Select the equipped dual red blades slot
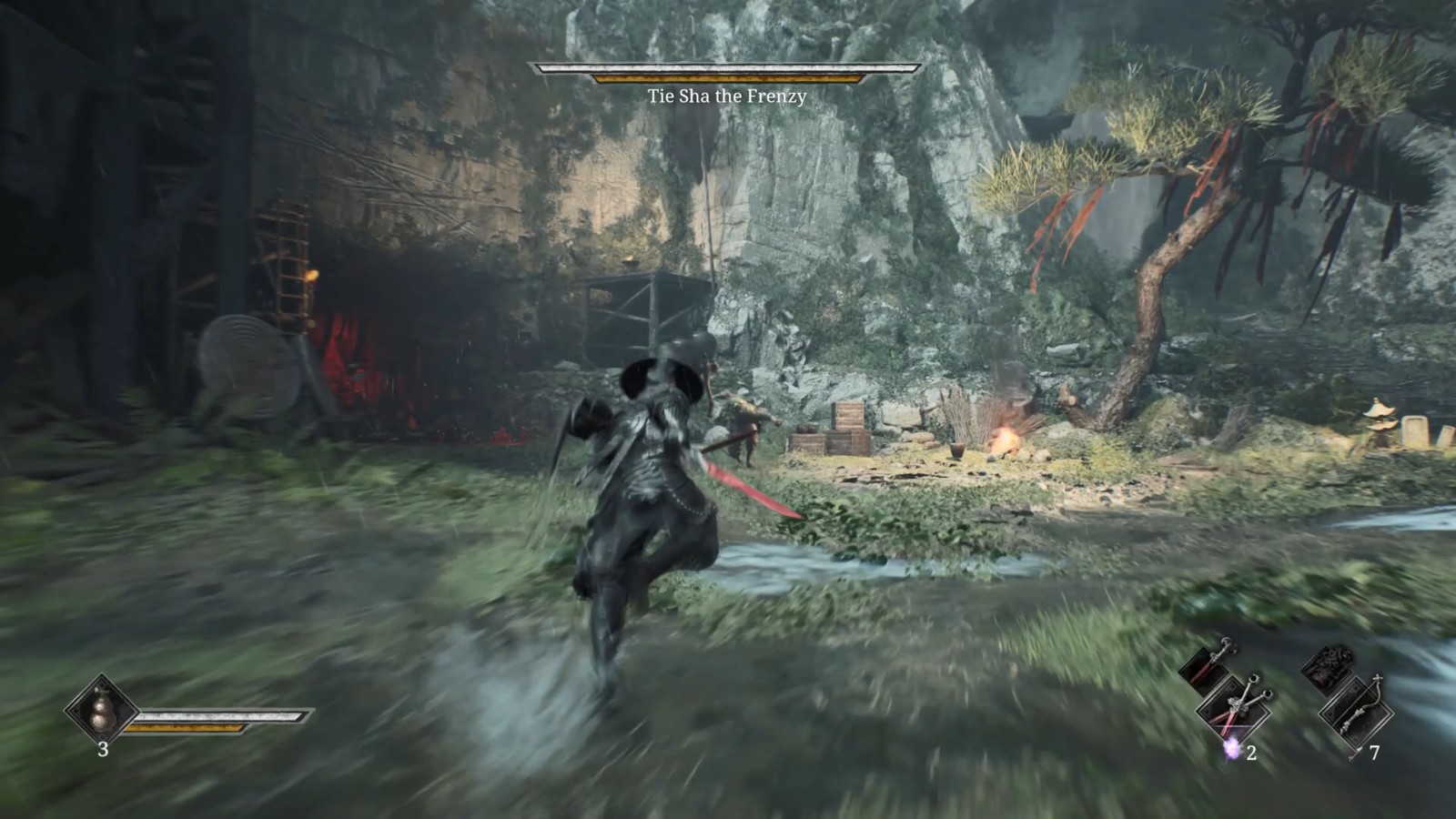Screen dimensions: 1456x819 pyautogui.click(x=1235, y=709)
